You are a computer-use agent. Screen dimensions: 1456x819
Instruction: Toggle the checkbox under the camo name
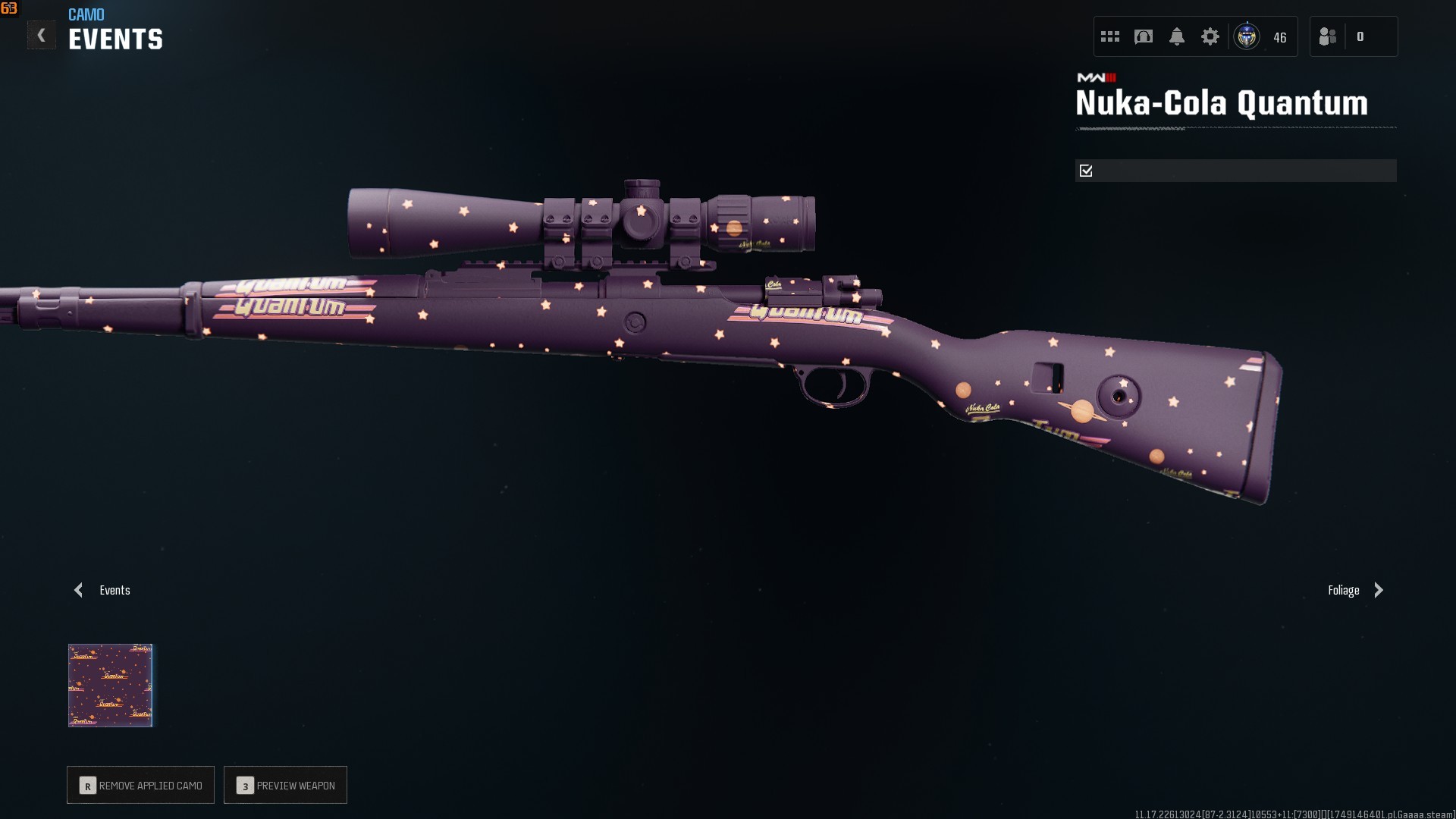tap(1086, 171)
